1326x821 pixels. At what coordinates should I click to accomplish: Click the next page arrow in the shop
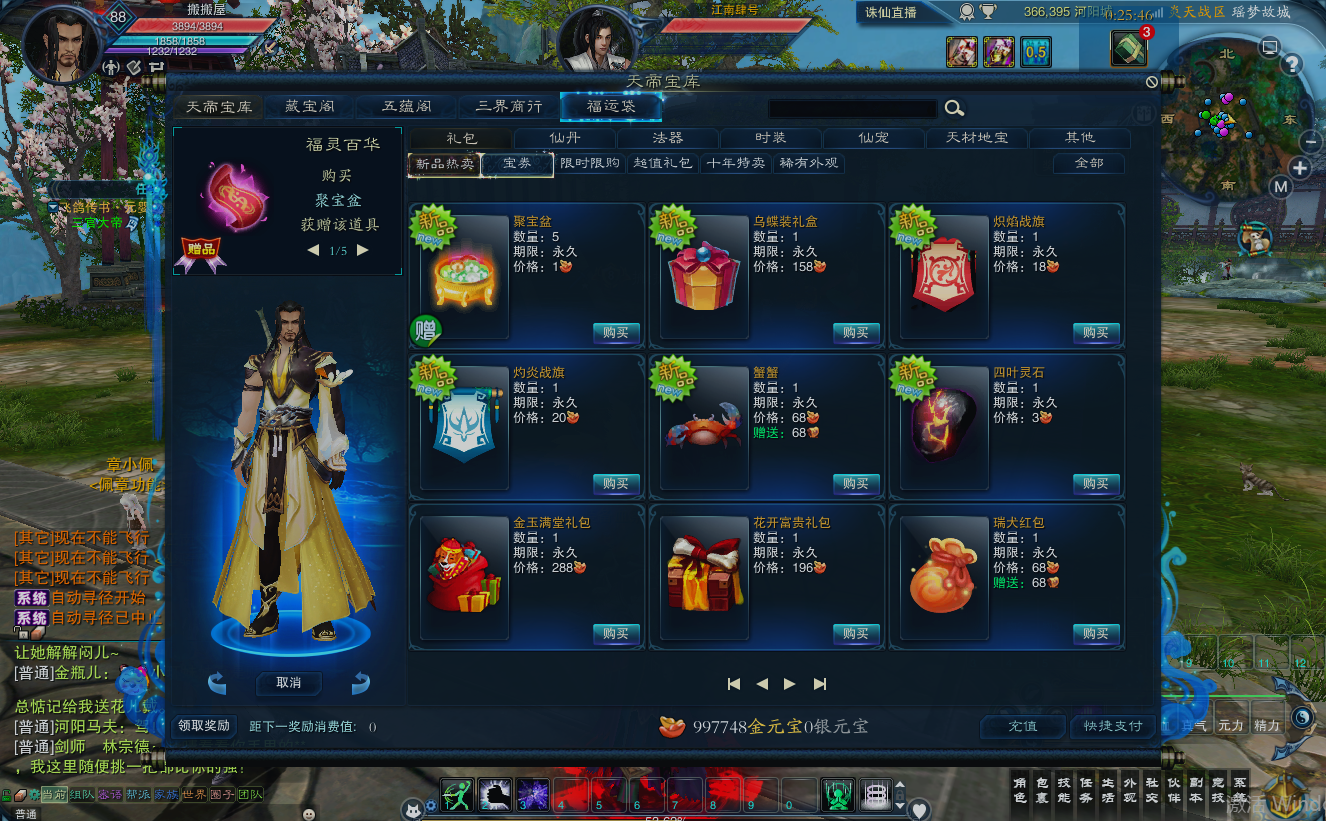[x=789, y=683]
